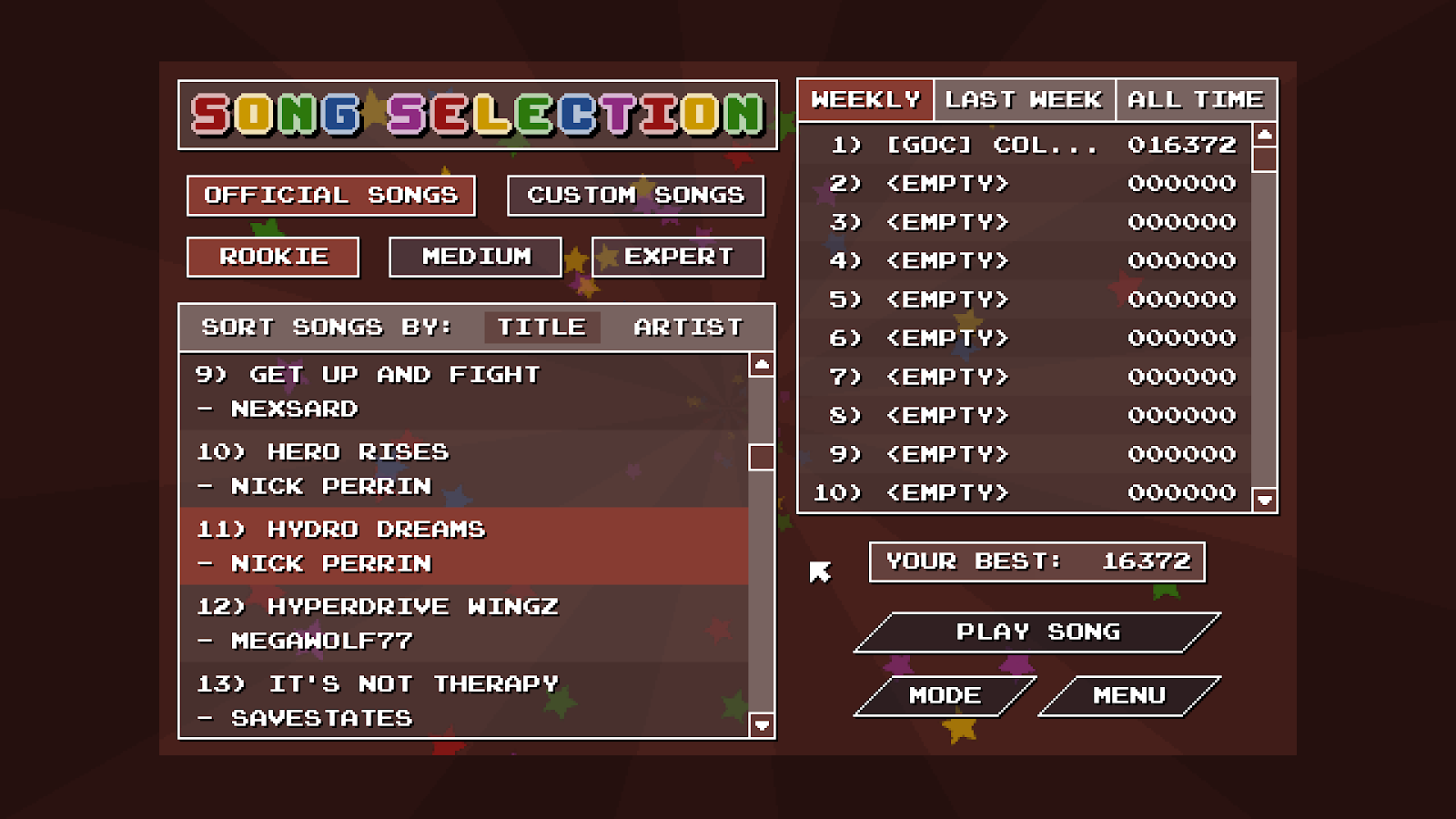Select the Rookie difficulty

[272, 257]
